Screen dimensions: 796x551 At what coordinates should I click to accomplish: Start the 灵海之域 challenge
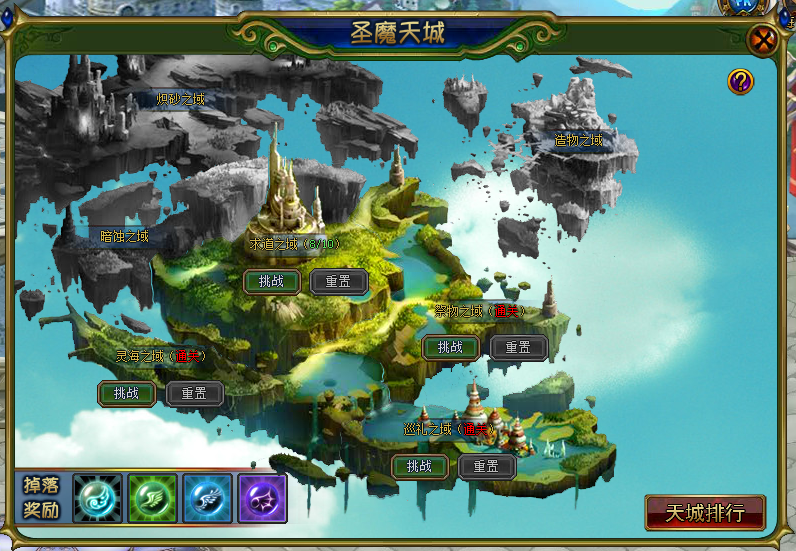tap(127, 393)
